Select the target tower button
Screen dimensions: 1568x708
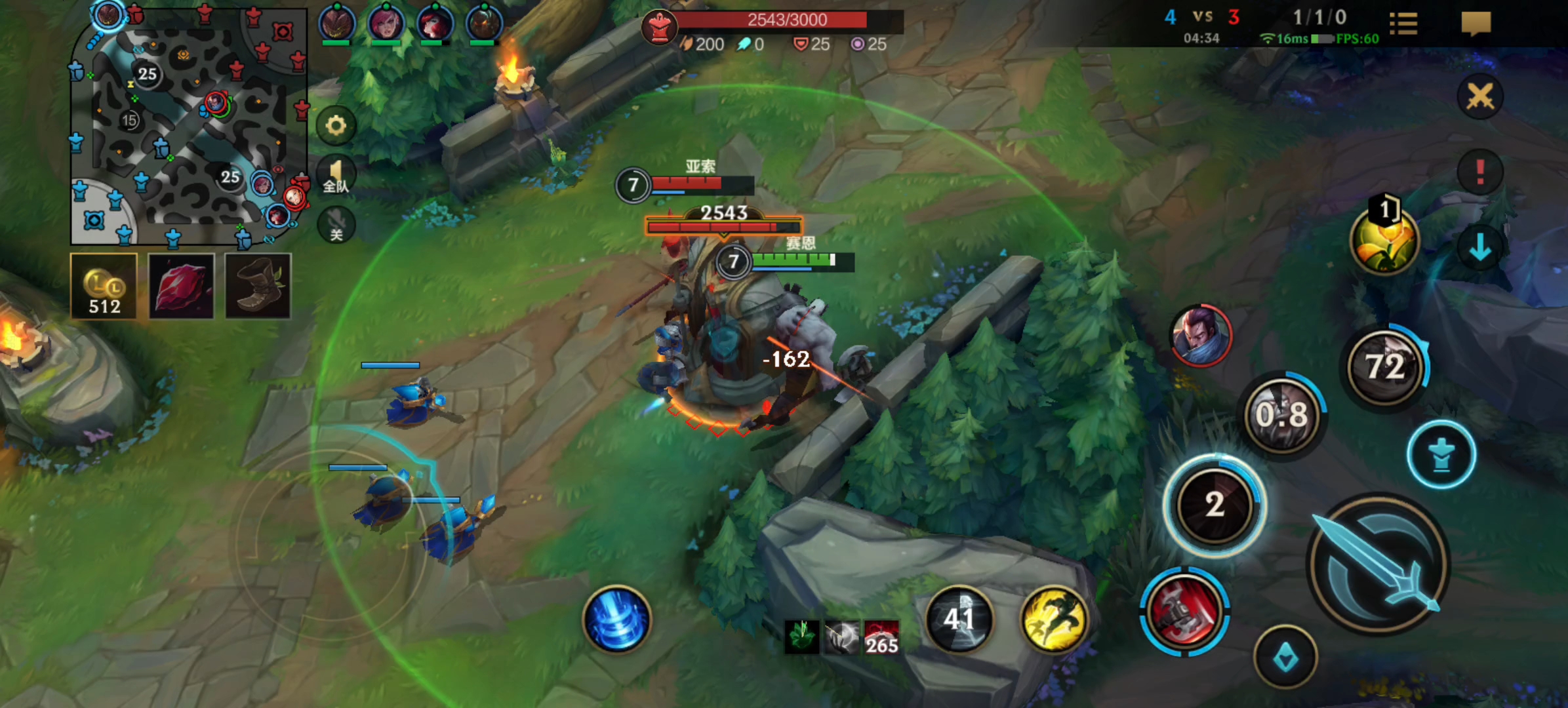(x=1441, y=455)
